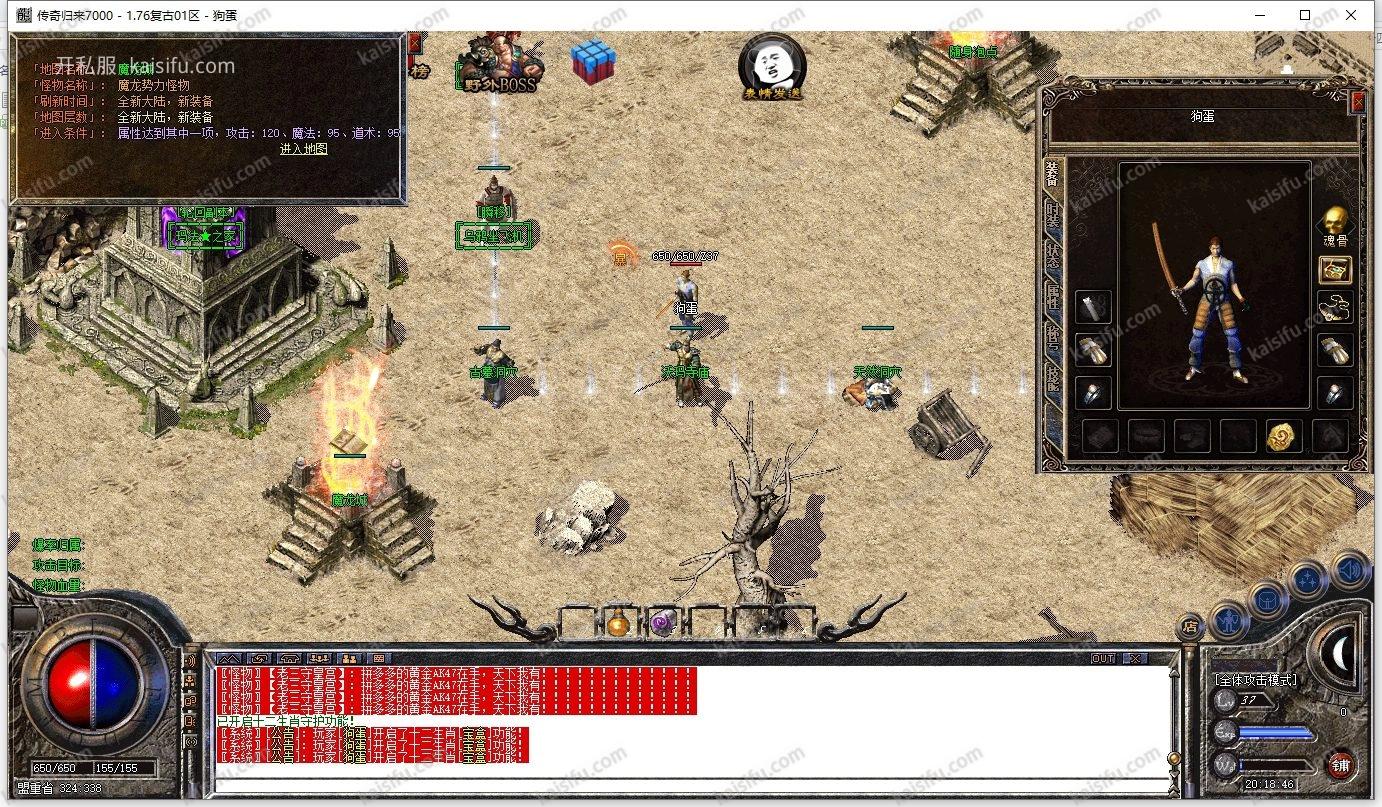The image size is (1382, 807).
Task: Open the 店 shop round button
Action: [x=1190, y=627]
